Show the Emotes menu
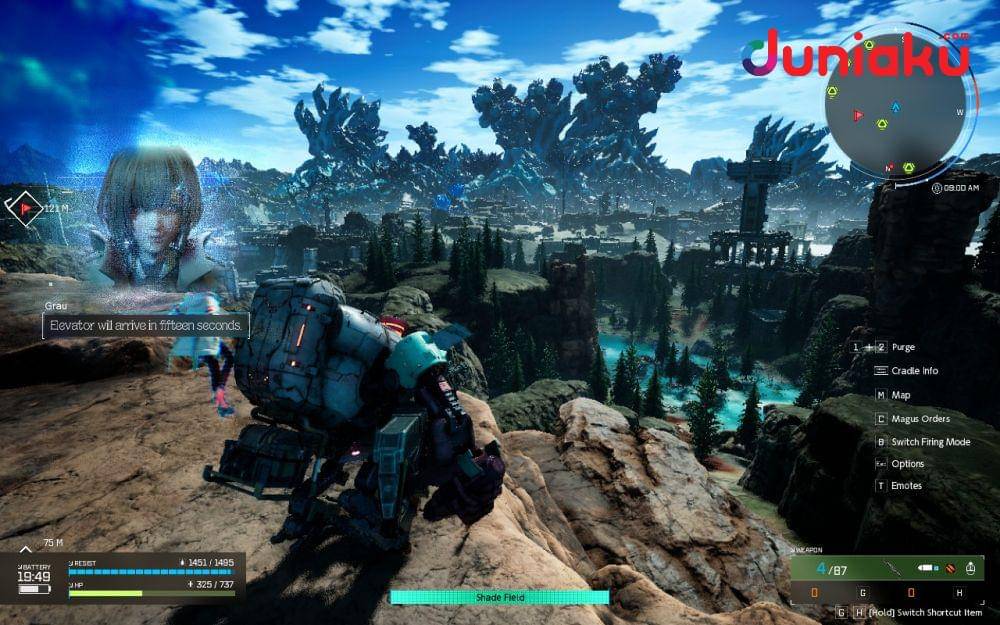This screenshot has height=625, width=1000. (907, 486)
